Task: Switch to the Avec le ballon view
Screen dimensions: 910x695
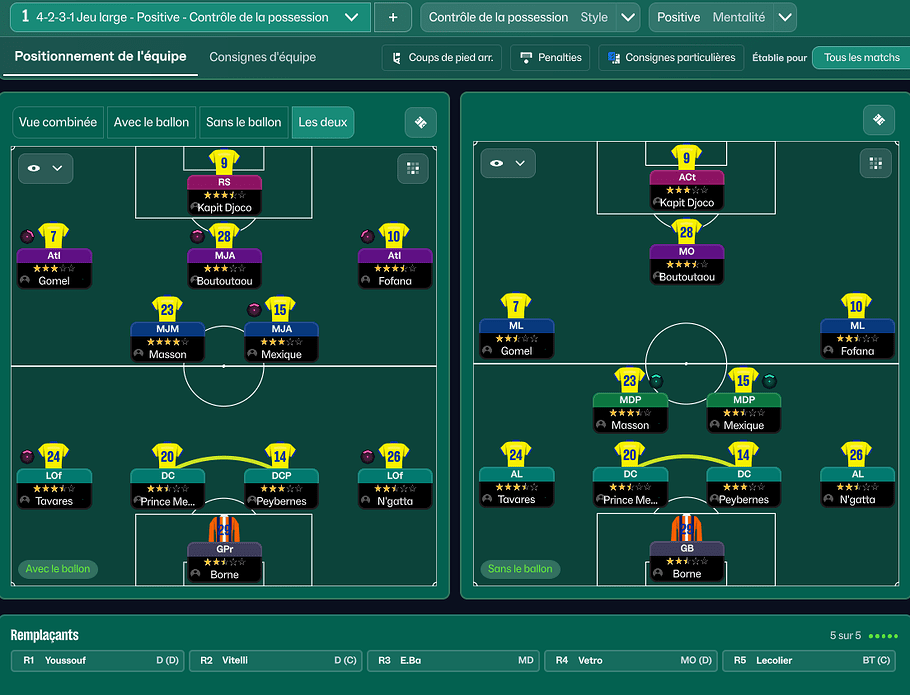Action: click(151, 122)
